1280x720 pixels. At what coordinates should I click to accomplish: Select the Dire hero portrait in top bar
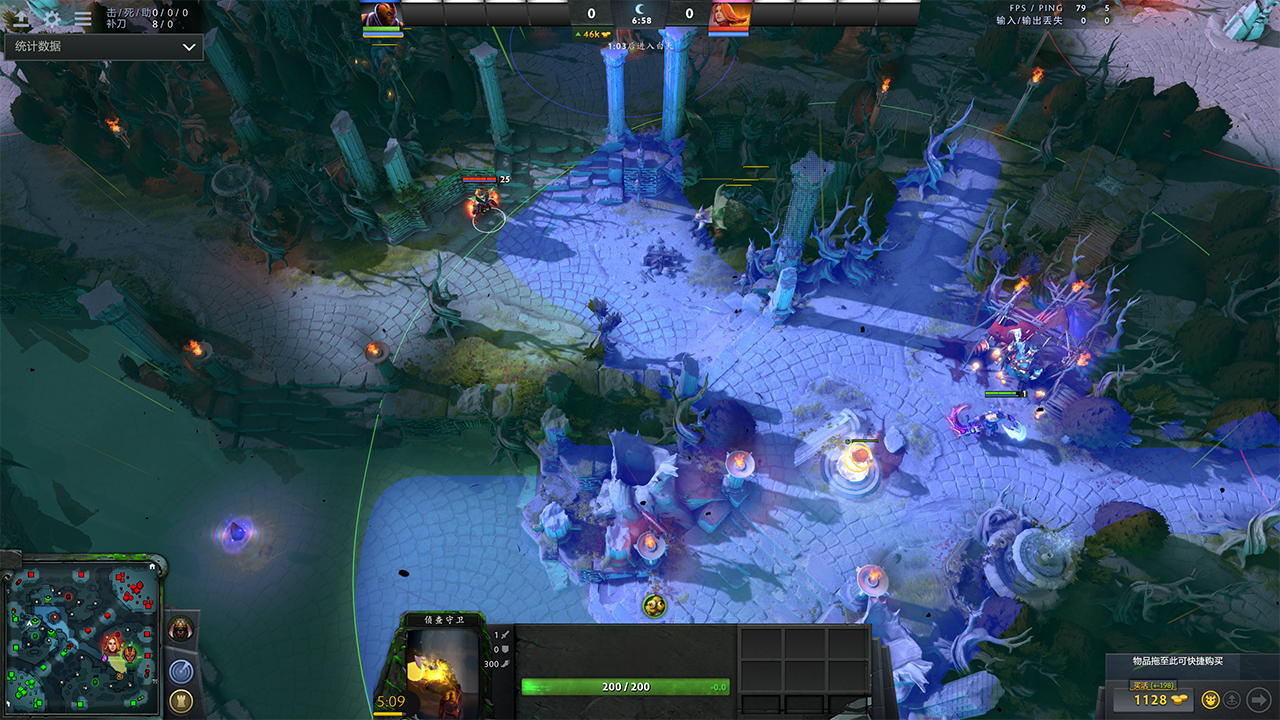[x=729, y=14]
